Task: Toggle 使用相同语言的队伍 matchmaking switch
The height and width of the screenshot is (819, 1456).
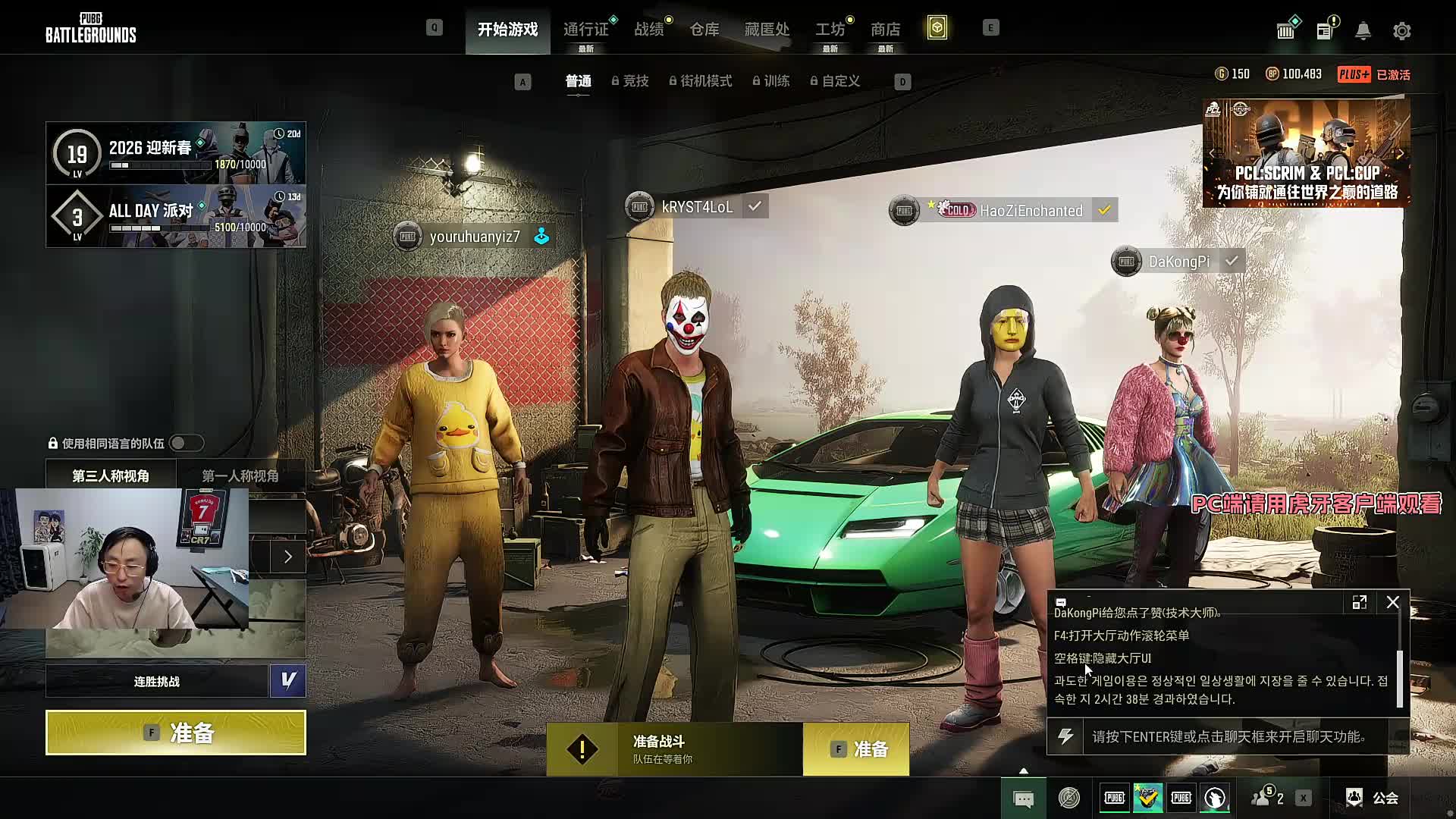Action: 186,443
